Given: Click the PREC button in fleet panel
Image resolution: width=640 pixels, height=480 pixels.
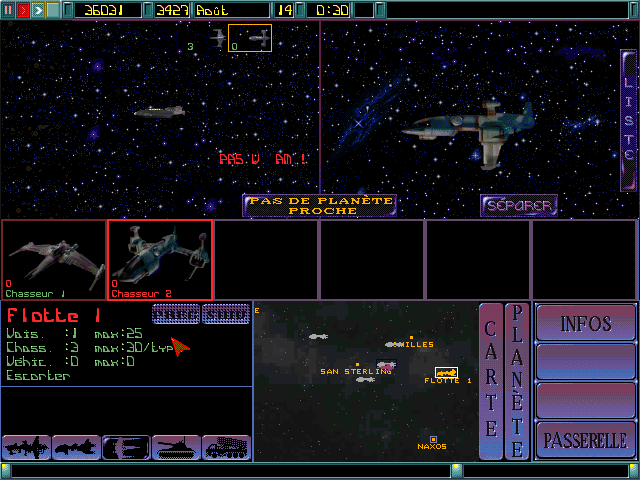Looking at the screenshot, I should click(176, 313).
